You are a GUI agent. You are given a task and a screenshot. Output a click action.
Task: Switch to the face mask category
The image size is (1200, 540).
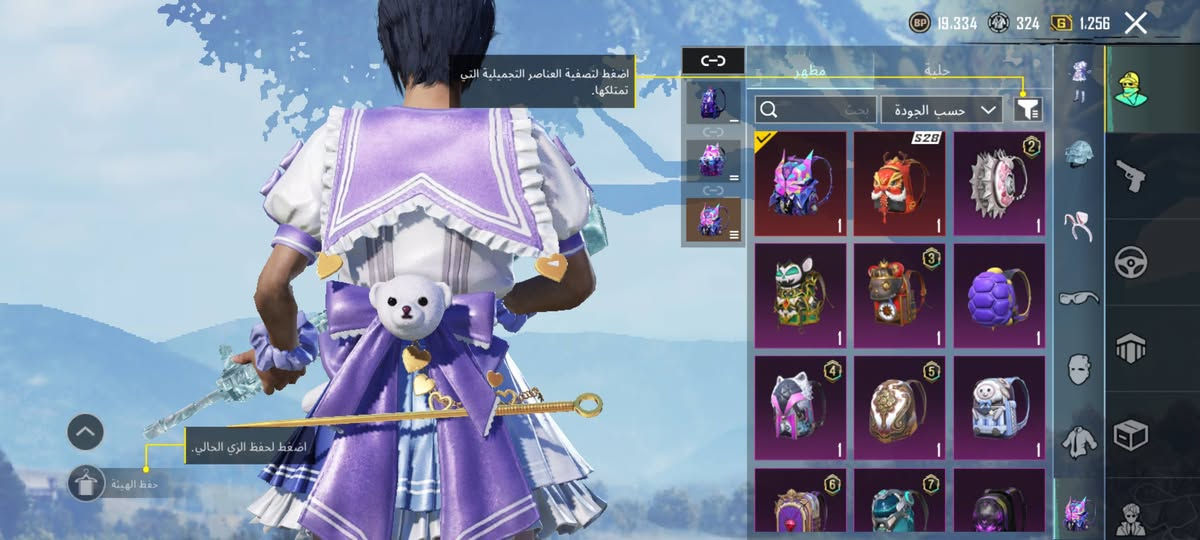click(x=1079, y=368)
